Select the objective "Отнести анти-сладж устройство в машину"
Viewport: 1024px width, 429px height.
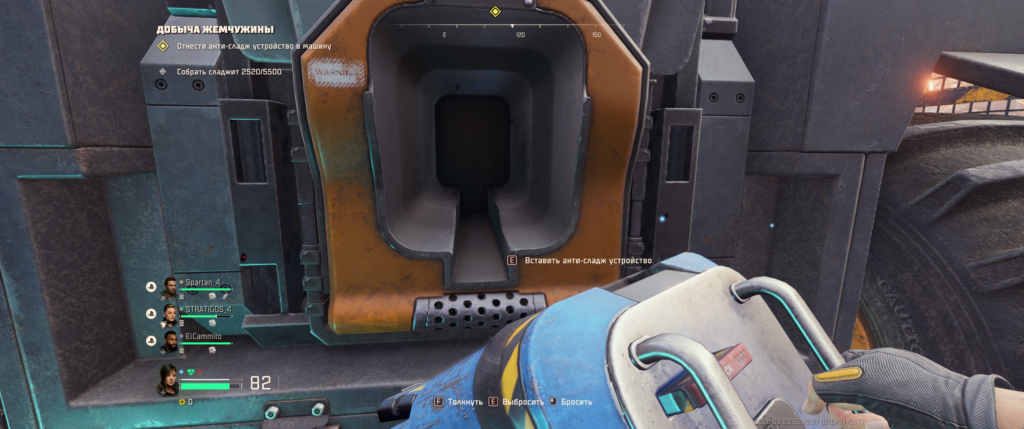click(x=253, y=46)
